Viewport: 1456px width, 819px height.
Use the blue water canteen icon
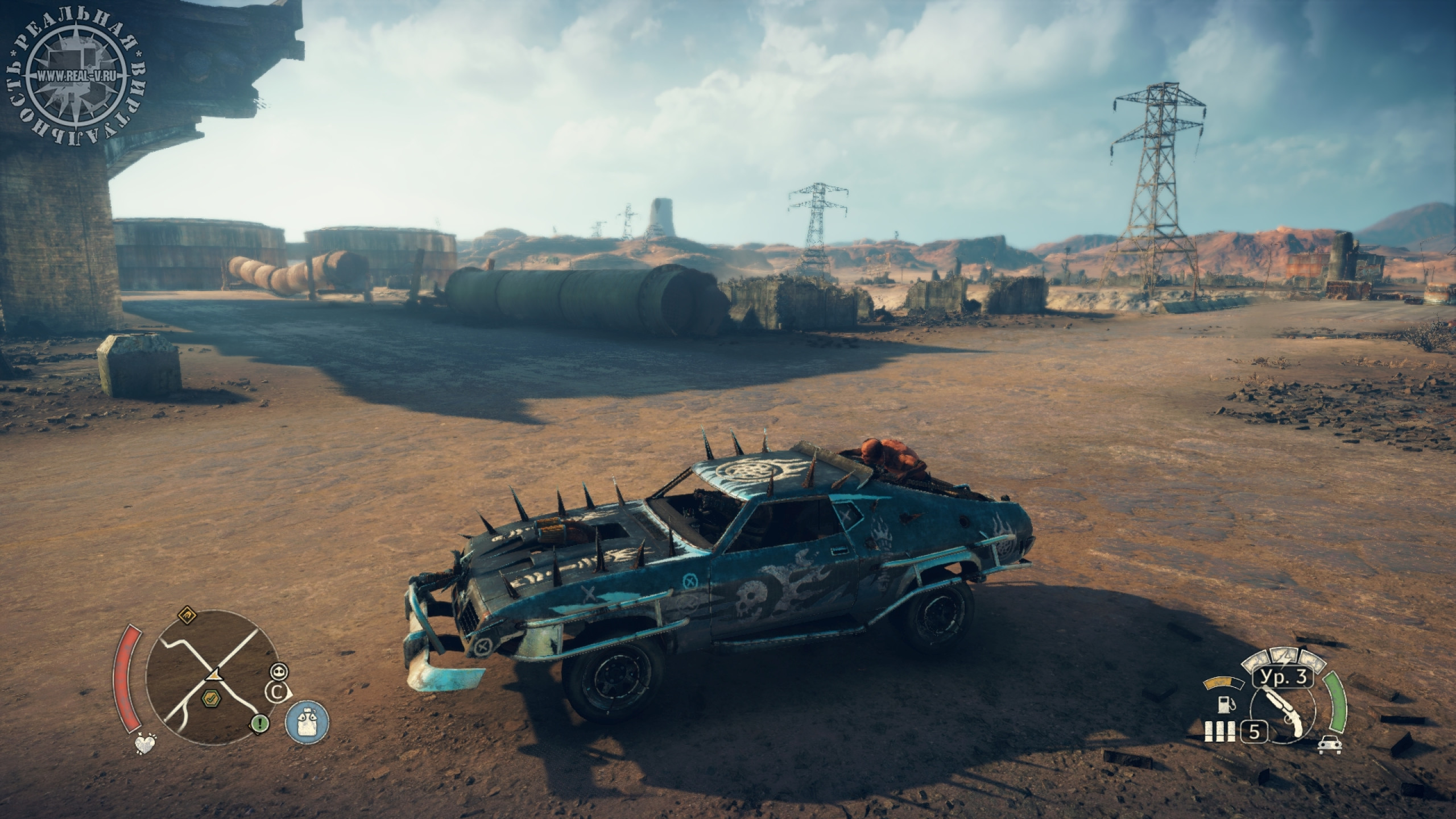307,721
